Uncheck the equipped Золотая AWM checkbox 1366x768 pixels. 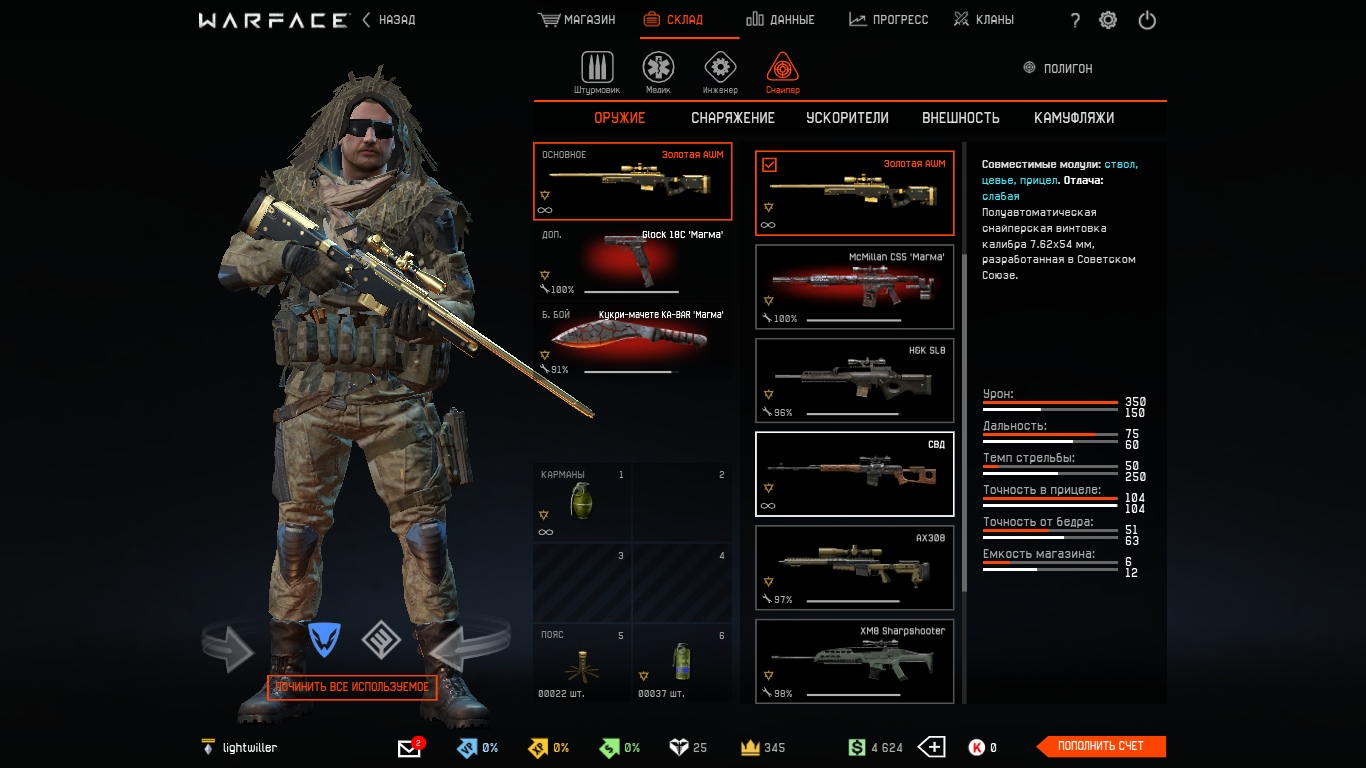coord(768,163)
